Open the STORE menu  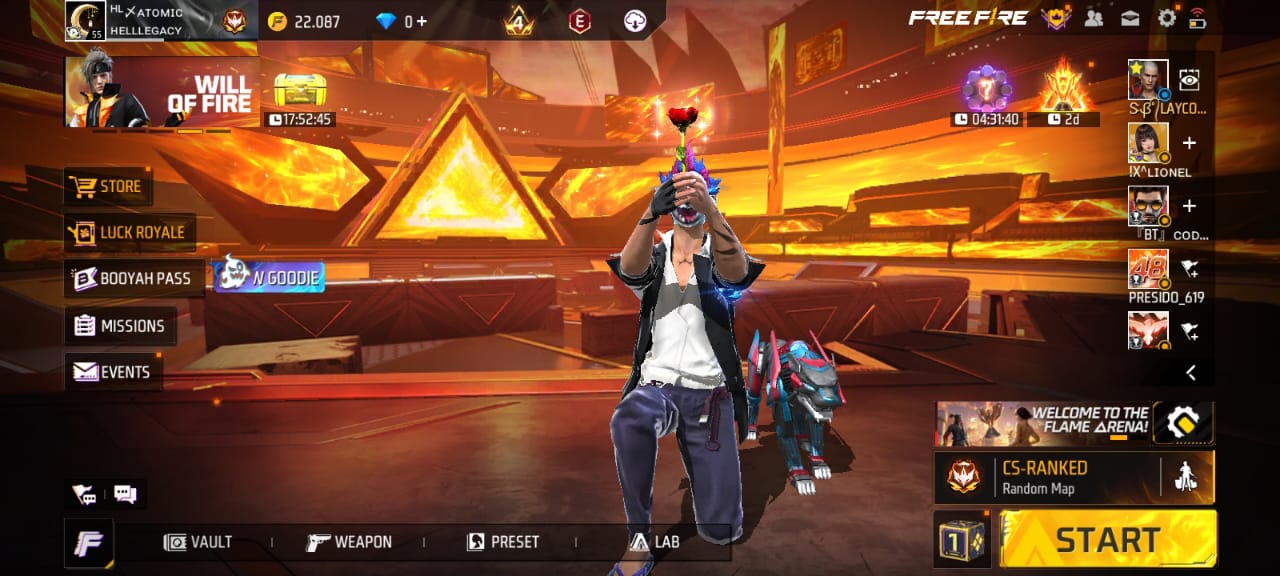106,187
